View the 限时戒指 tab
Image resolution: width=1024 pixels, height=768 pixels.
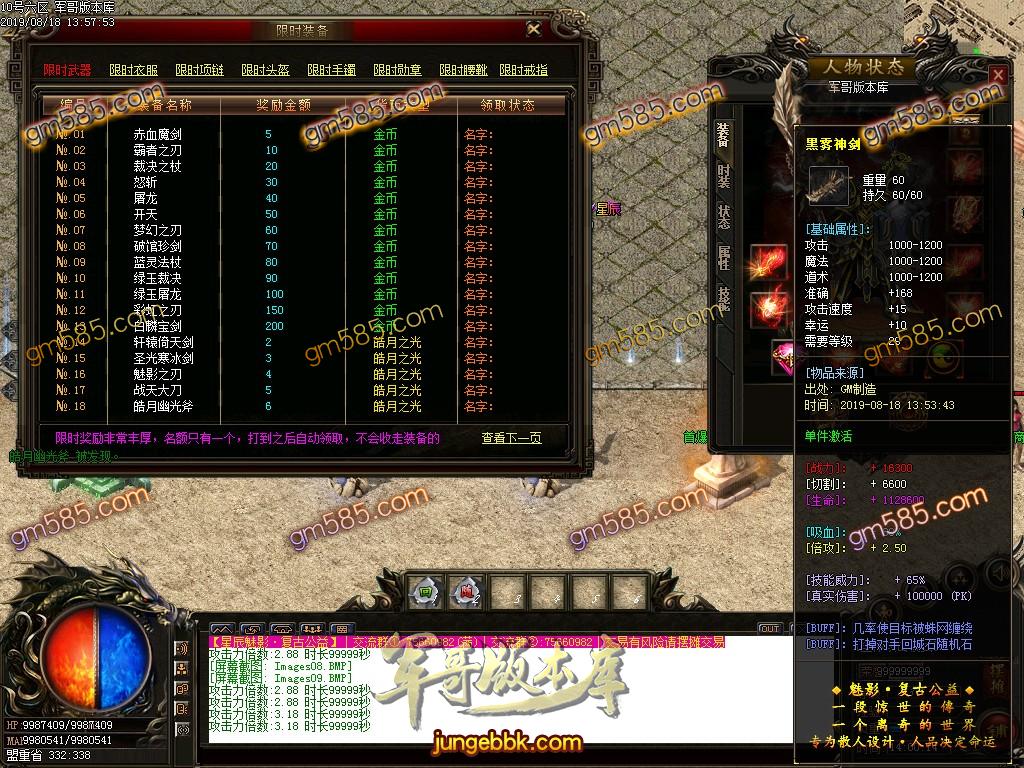coord(524,70)
